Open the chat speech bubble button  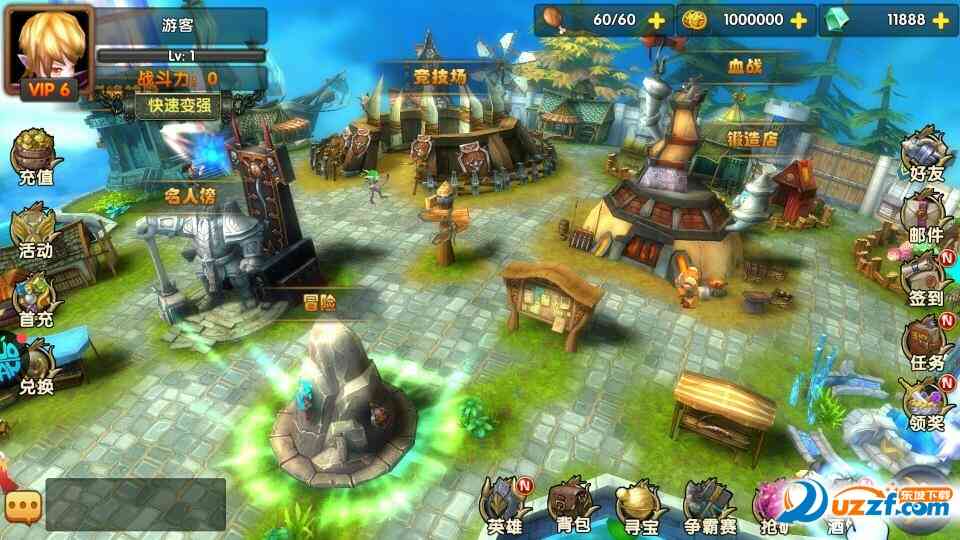20,505
